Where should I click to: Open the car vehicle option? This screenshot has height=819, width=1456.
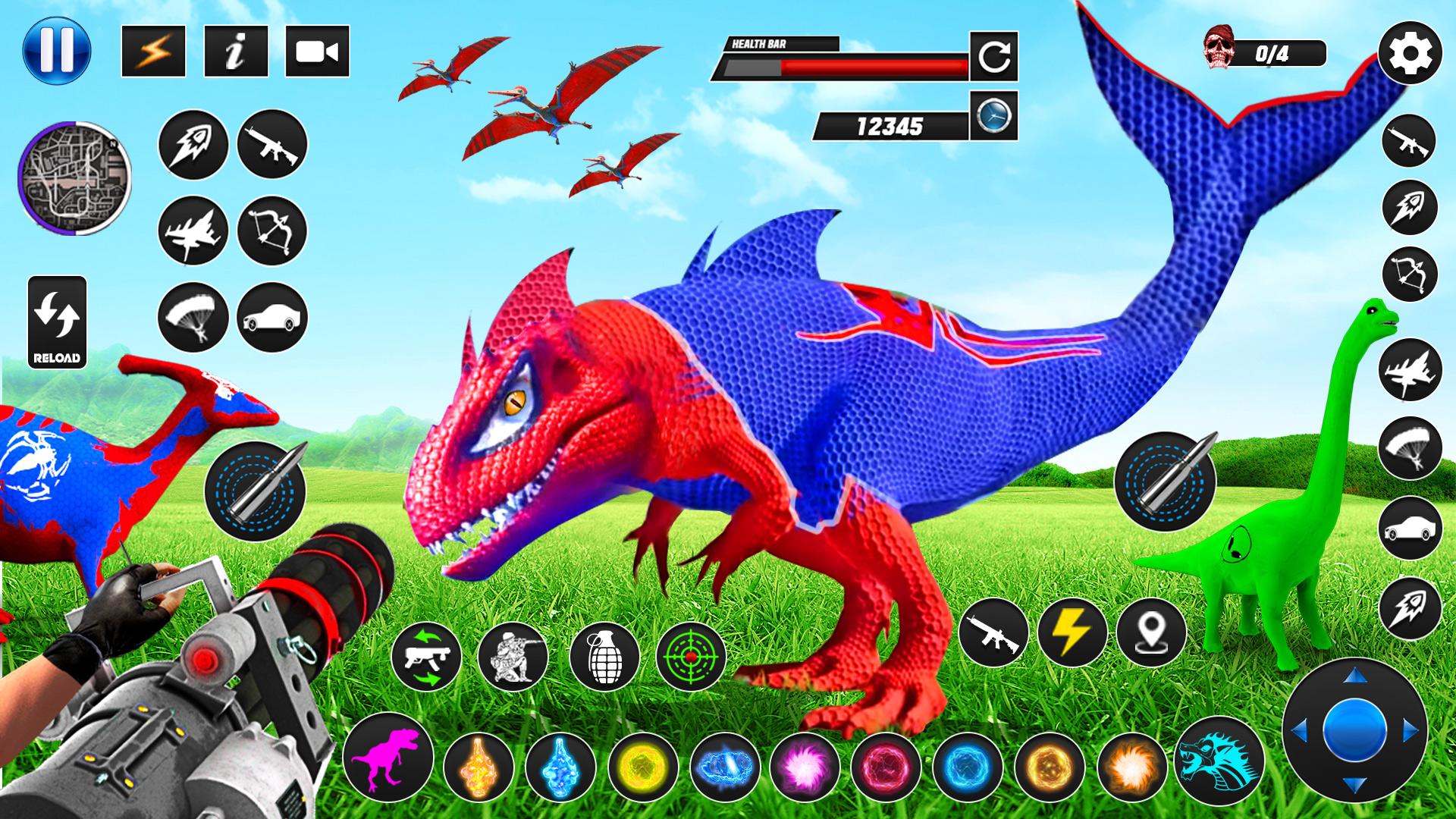click(x=273, y=317)
